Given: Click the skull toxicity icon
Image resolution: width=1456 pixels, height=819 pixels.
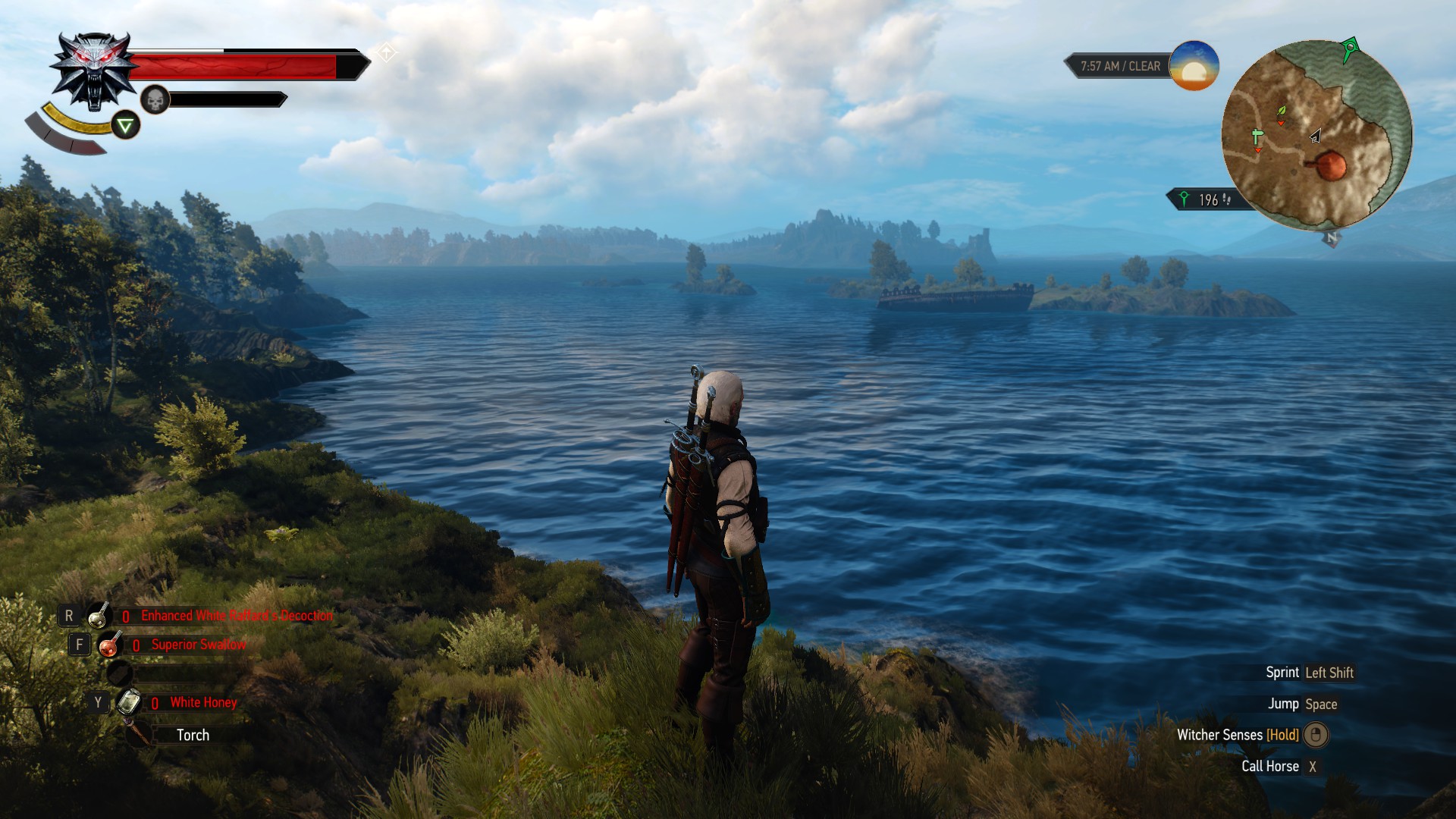Looking at the screenshot, I should tap(155, 99).
